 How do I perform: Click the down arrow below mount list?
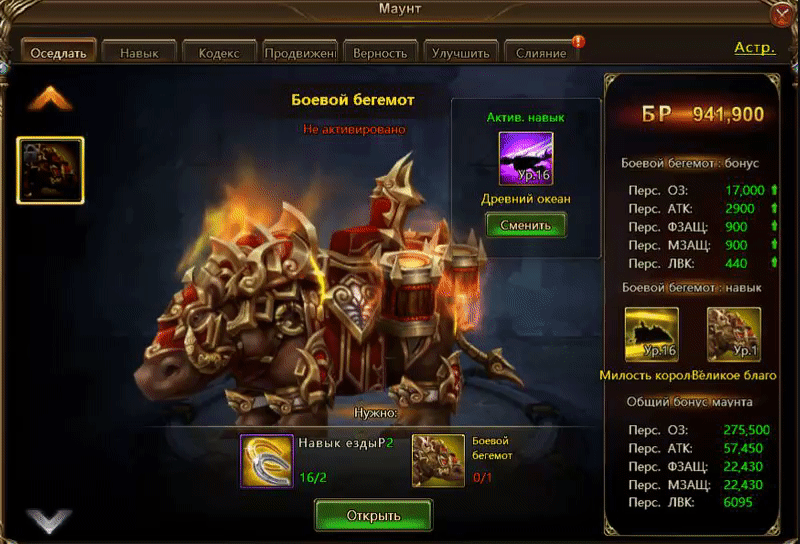pos(50,519)
